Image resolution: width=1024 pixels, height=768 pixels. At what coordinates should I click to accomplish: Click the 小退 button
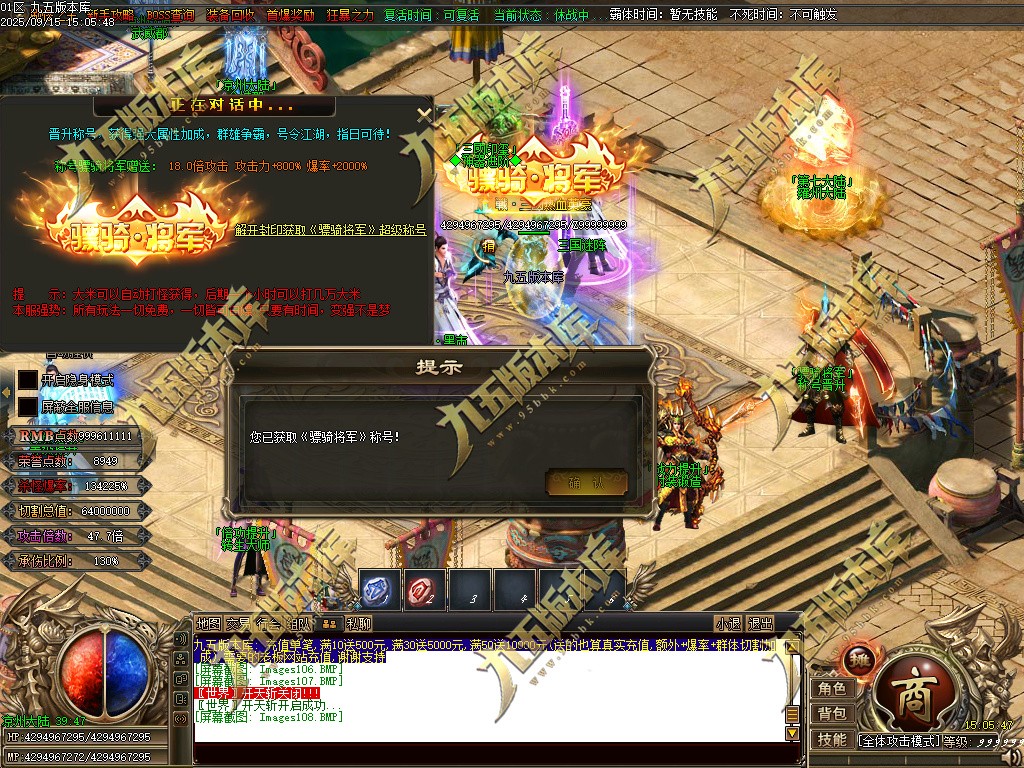(728, 624)
